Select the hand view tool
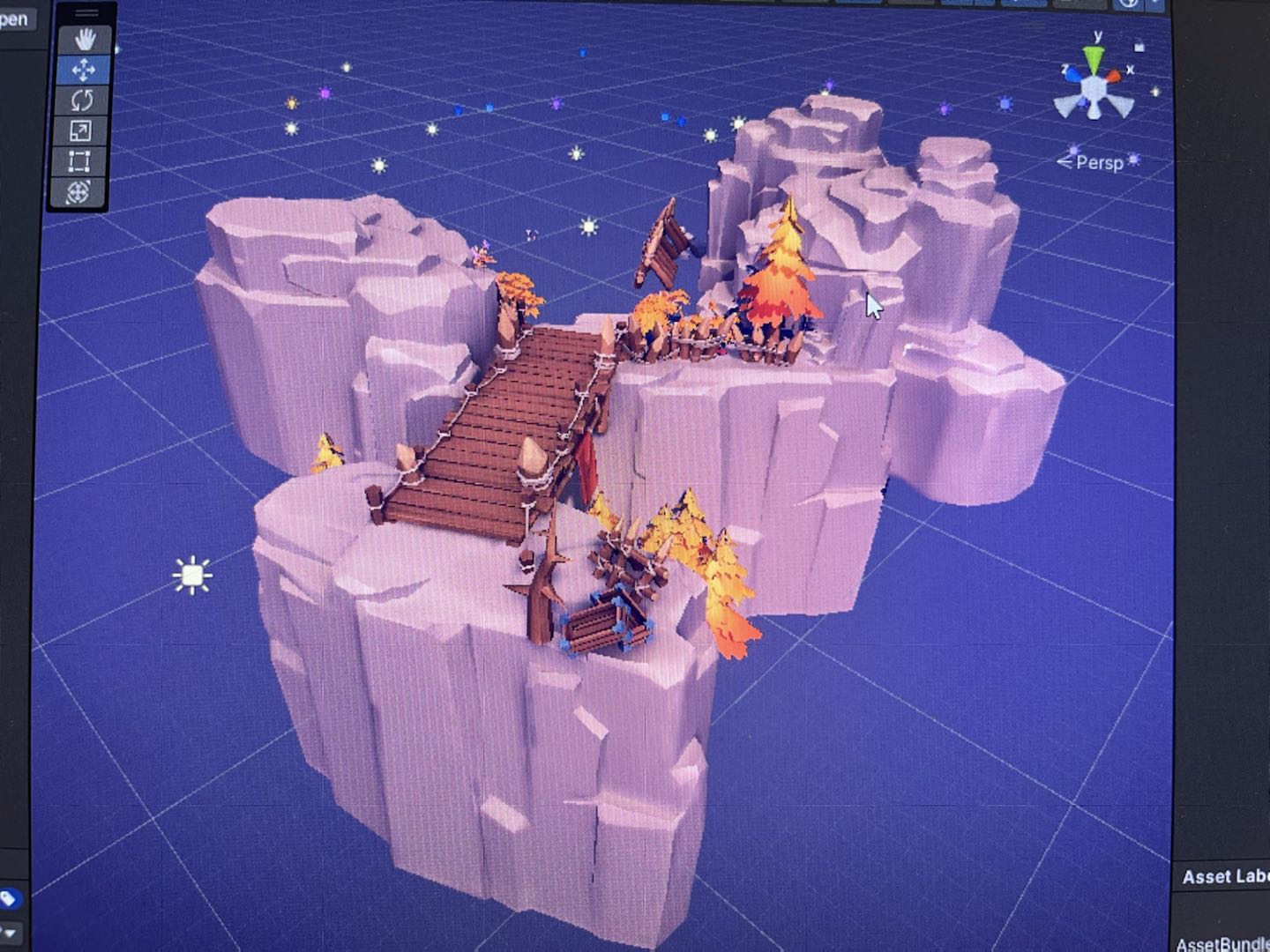Viewport: 1270px width, 952px height. [x=85, y=40]
